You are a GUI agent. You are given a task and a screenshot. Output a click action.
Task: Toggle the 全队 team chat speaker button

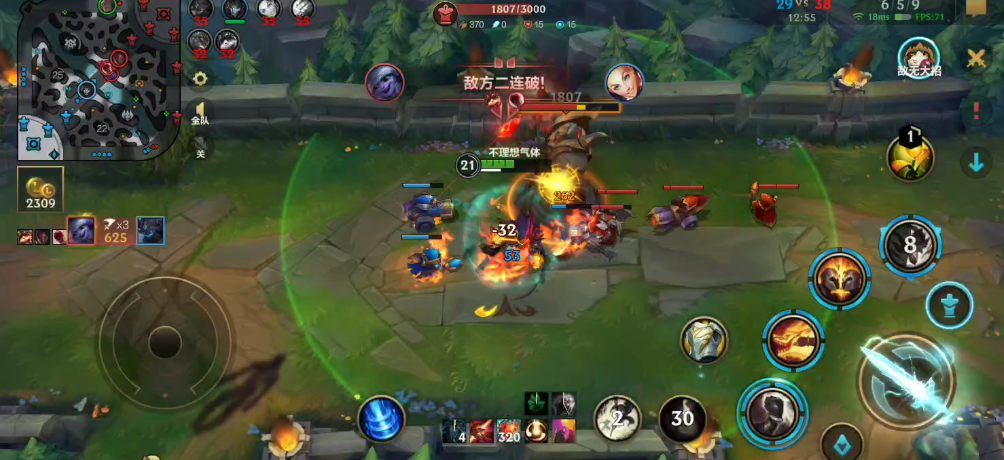click(200, 112)
